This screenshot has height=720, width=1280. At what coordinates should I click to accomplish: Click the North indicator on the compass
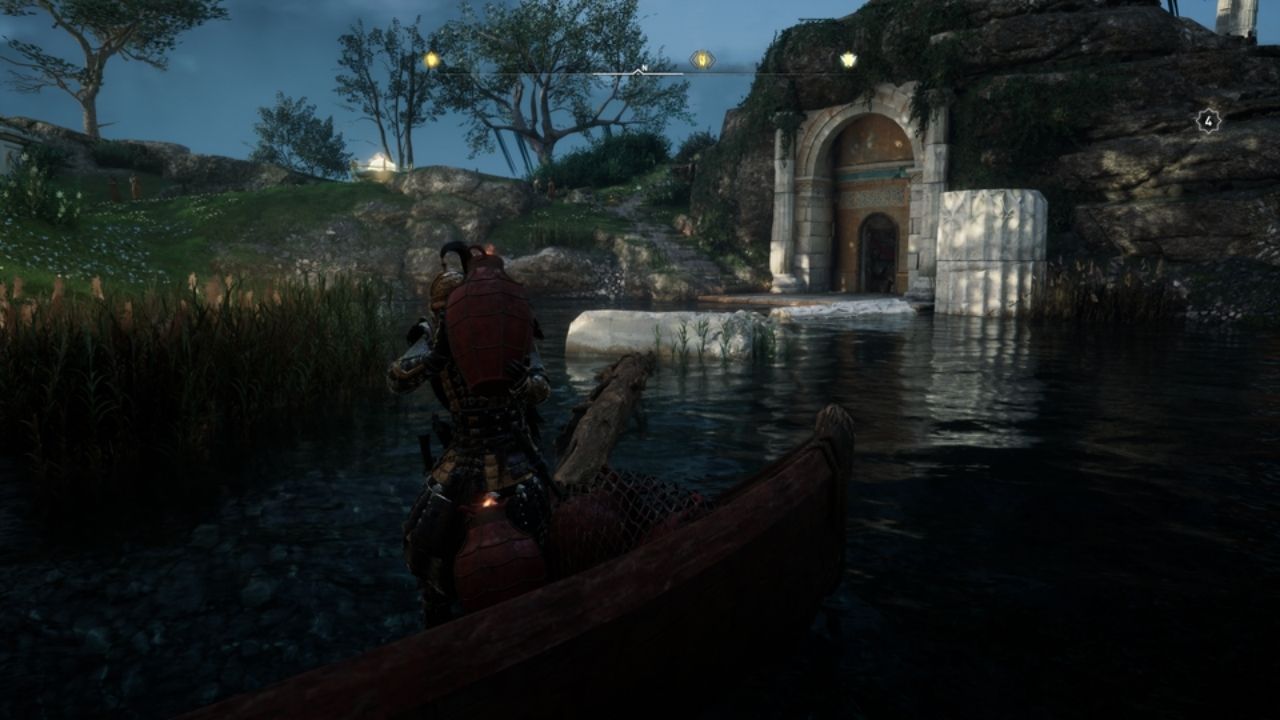coord(644,68)
